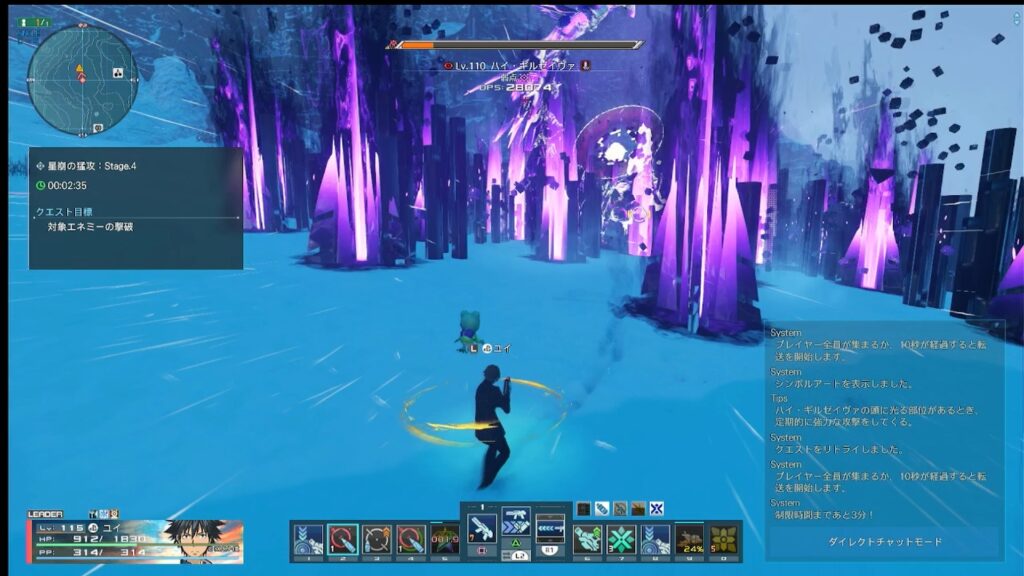Select the boss name Lv.110 ハイ・ギルゼイヴァ
The width and height of the screenshot is (1024, 576).
click(515, 65)
